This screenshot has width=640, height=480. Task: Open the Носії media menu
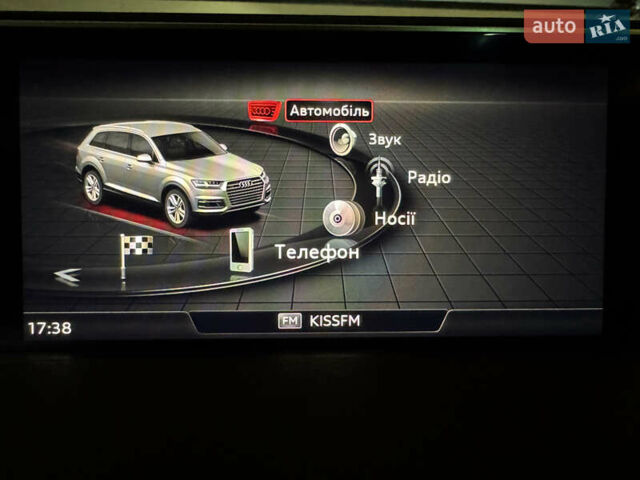[395, 218]
